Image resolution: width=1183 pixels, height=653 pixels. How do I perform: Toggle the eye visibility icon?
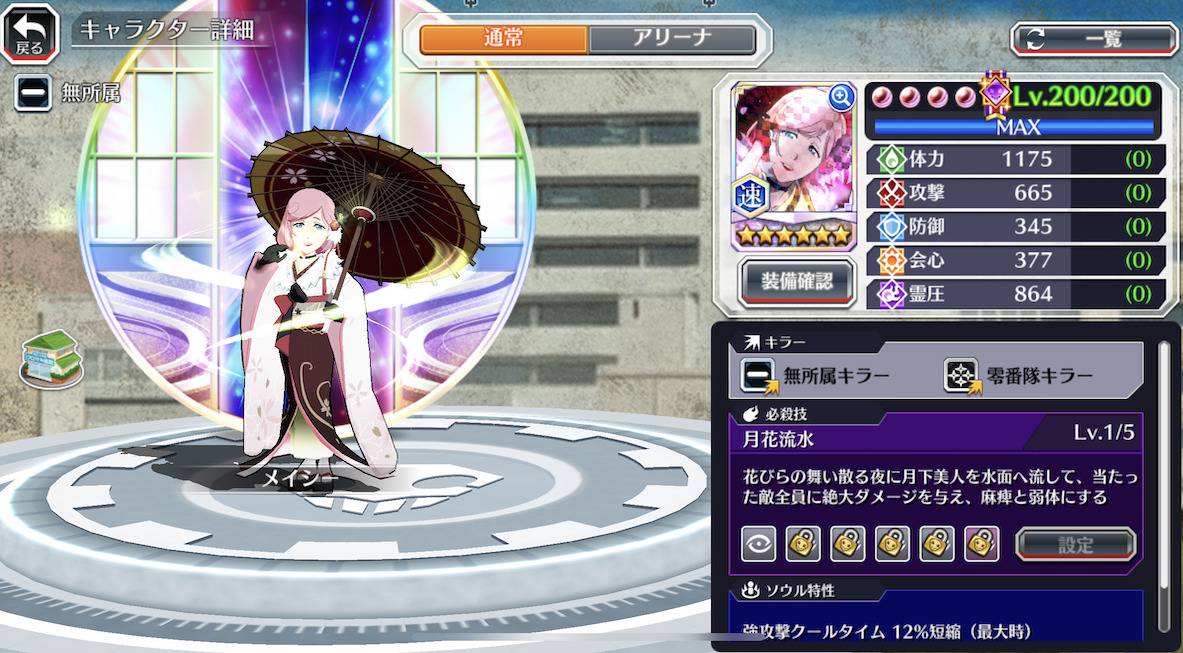pyautogui.click(x=758, y=544)
